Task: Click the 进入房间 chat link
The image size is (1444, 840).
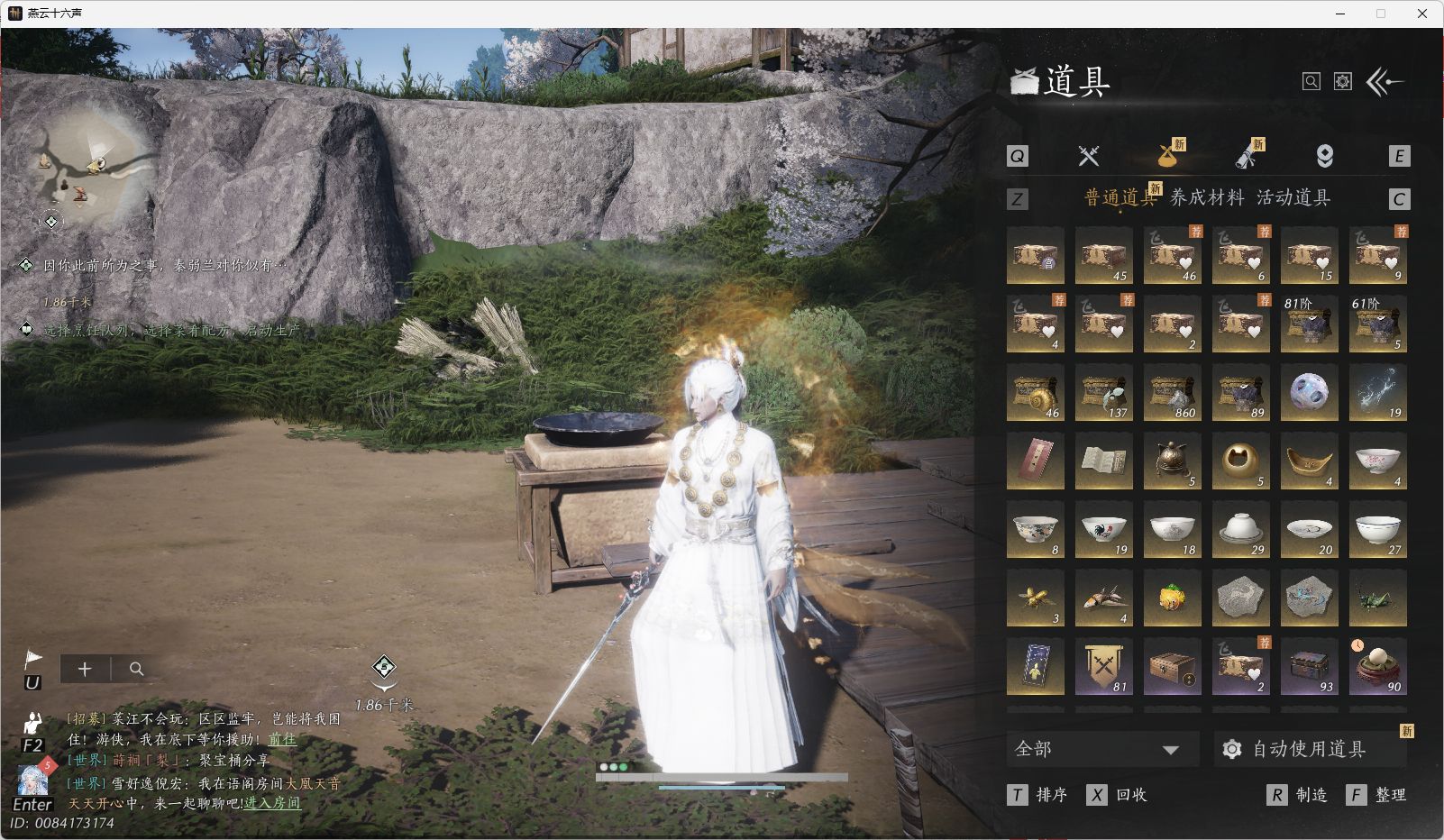Action: point(272,803)
